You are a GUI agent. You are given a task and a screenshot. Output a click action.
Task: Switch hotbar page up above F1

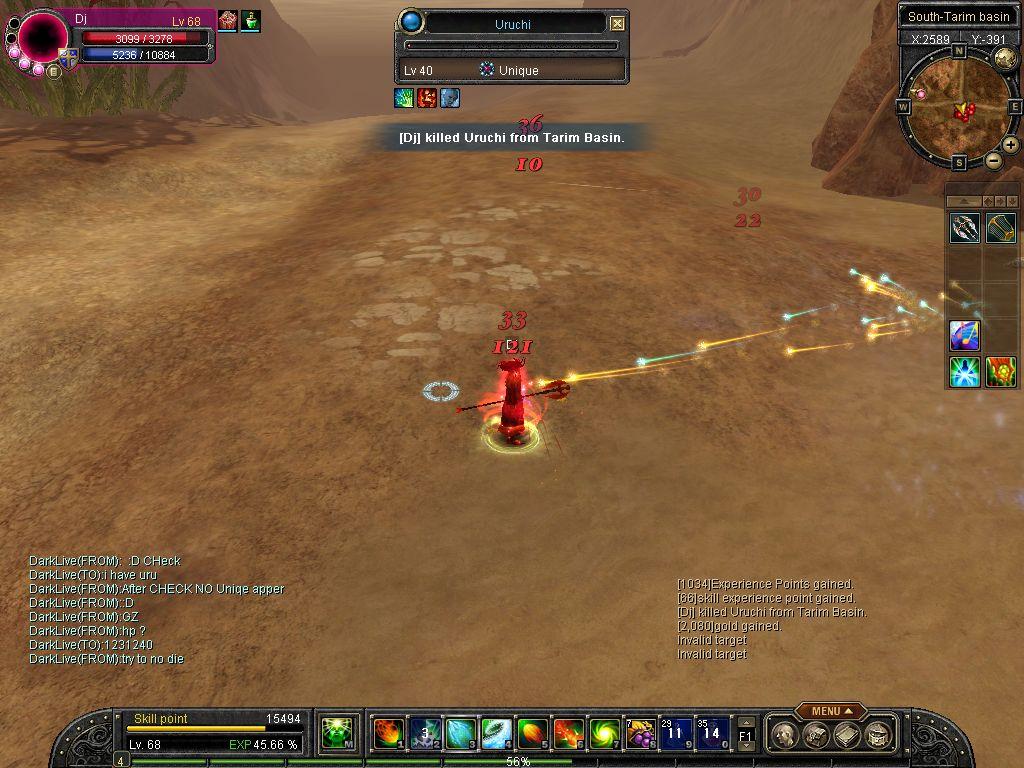746,721
